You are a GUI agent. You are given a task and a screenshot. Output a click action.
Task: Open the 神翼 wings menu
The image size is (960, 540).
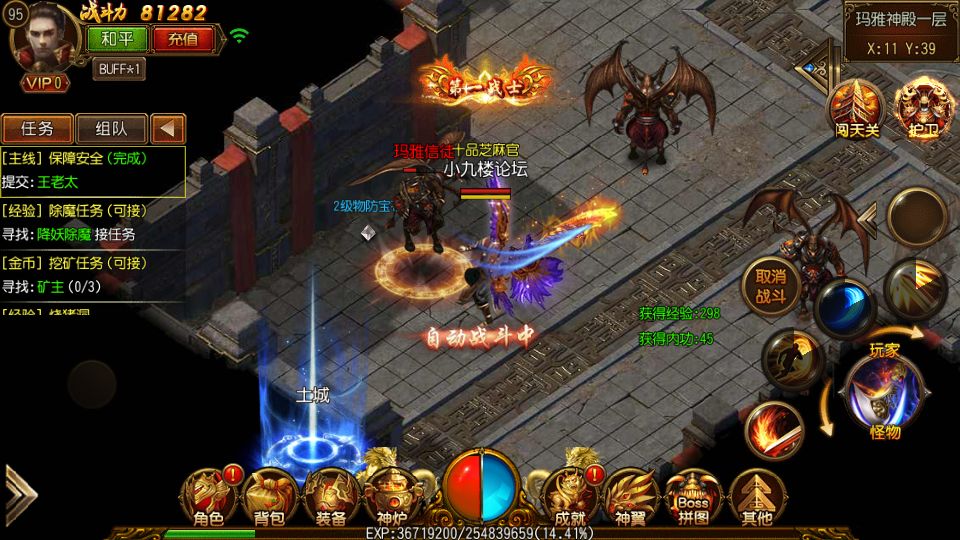tap(631, 497)
